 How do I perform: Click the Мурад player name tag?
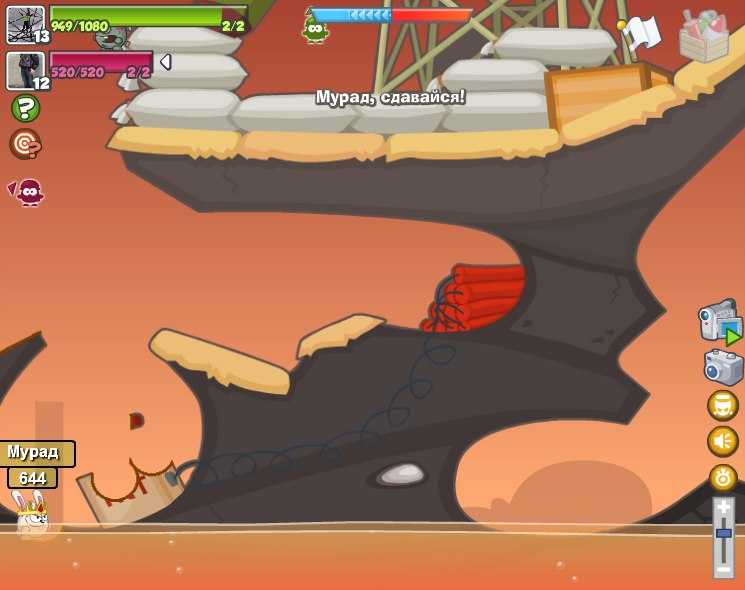36,452
